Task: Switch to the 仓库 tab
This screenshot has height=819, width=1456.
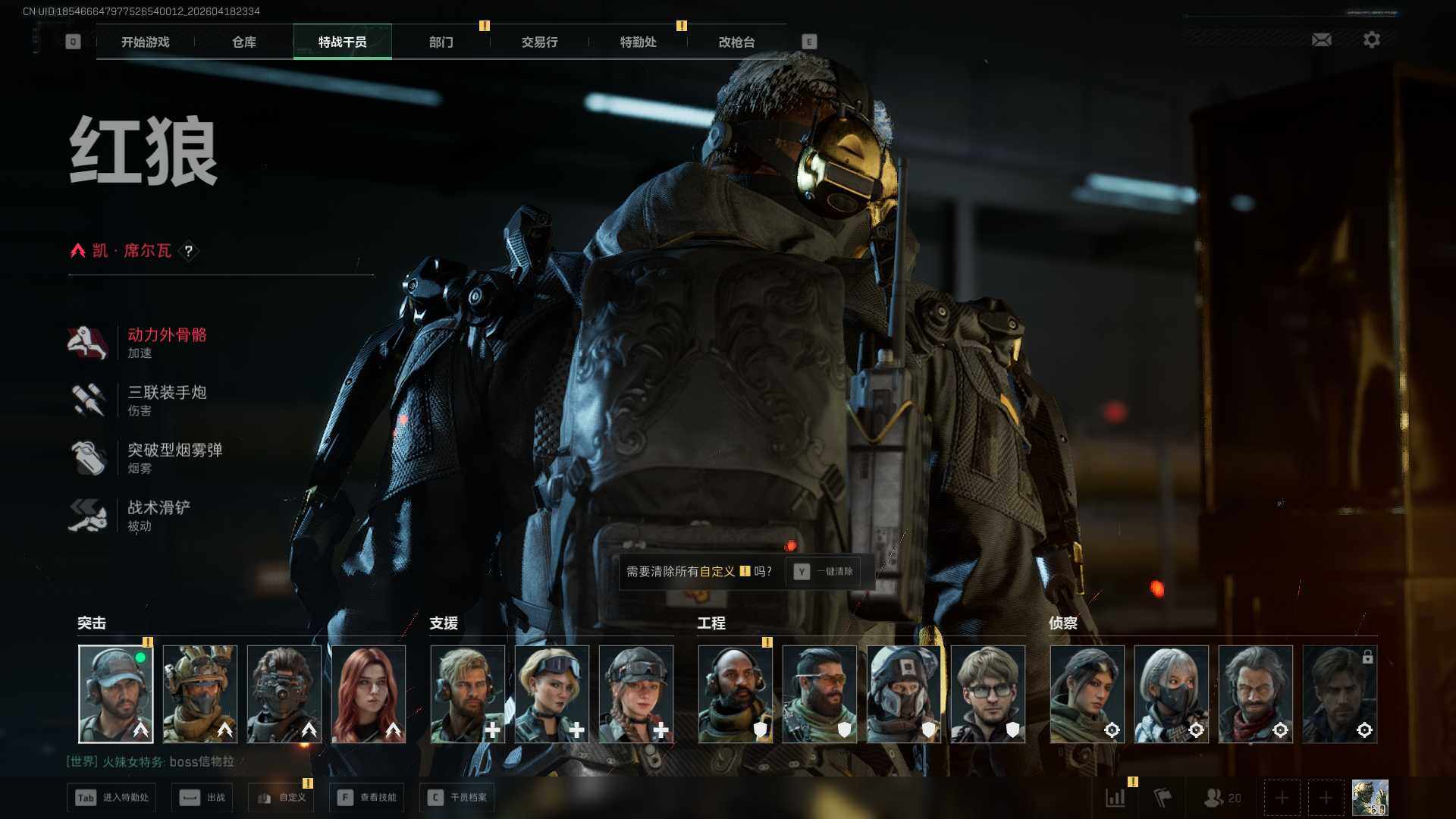Action: point(243,42)
